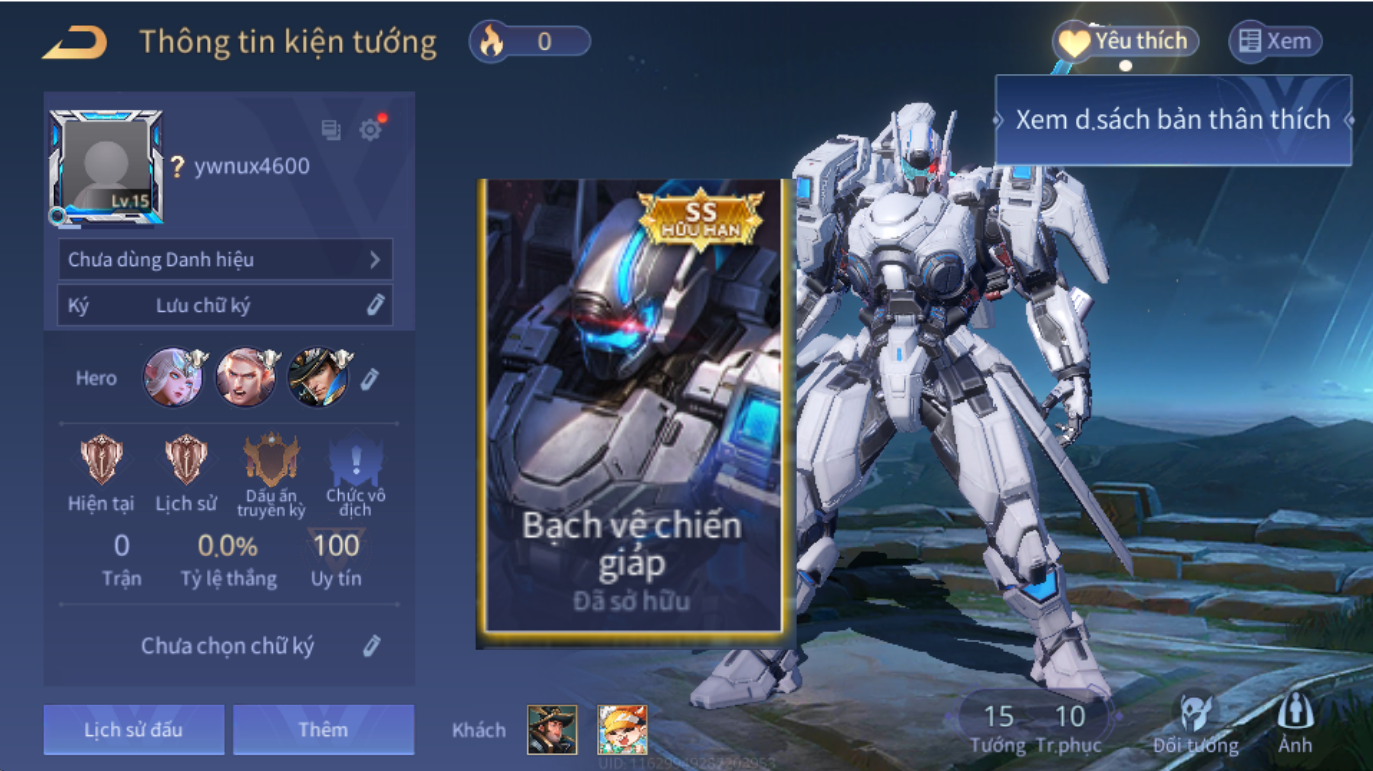Click the Thêm button
The height and width of the screenshot is (771, 1373).
click(x=323, y=729)
